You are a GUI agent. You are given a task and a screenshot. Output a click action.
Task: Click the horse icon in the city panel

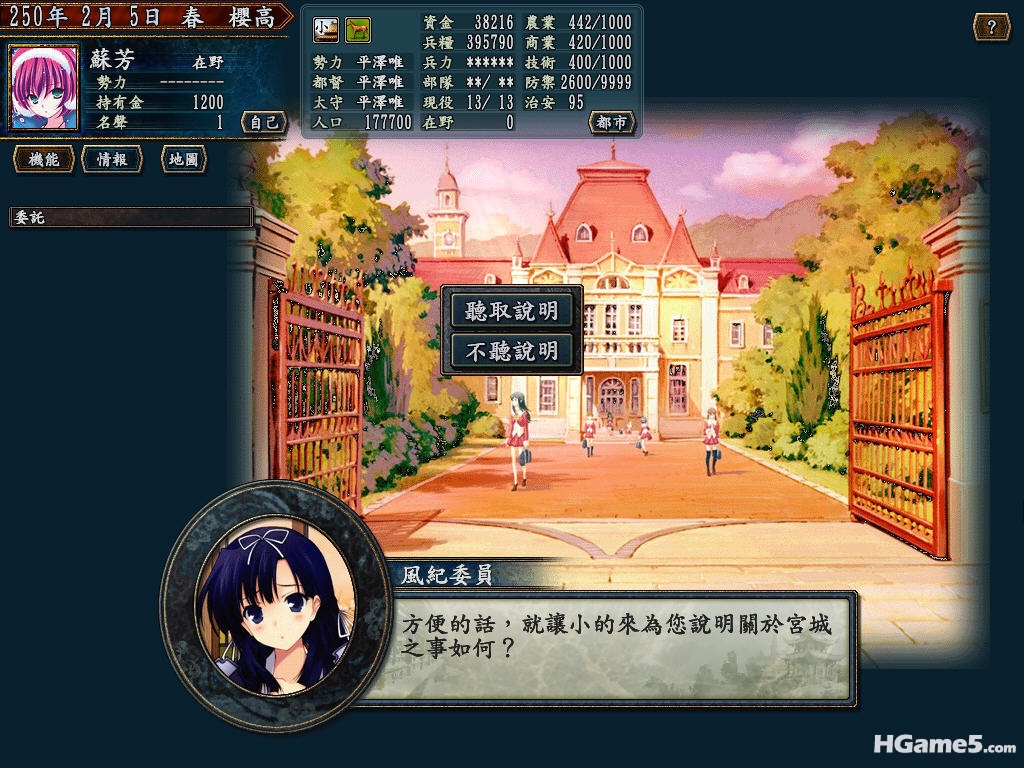click(357, 30)
